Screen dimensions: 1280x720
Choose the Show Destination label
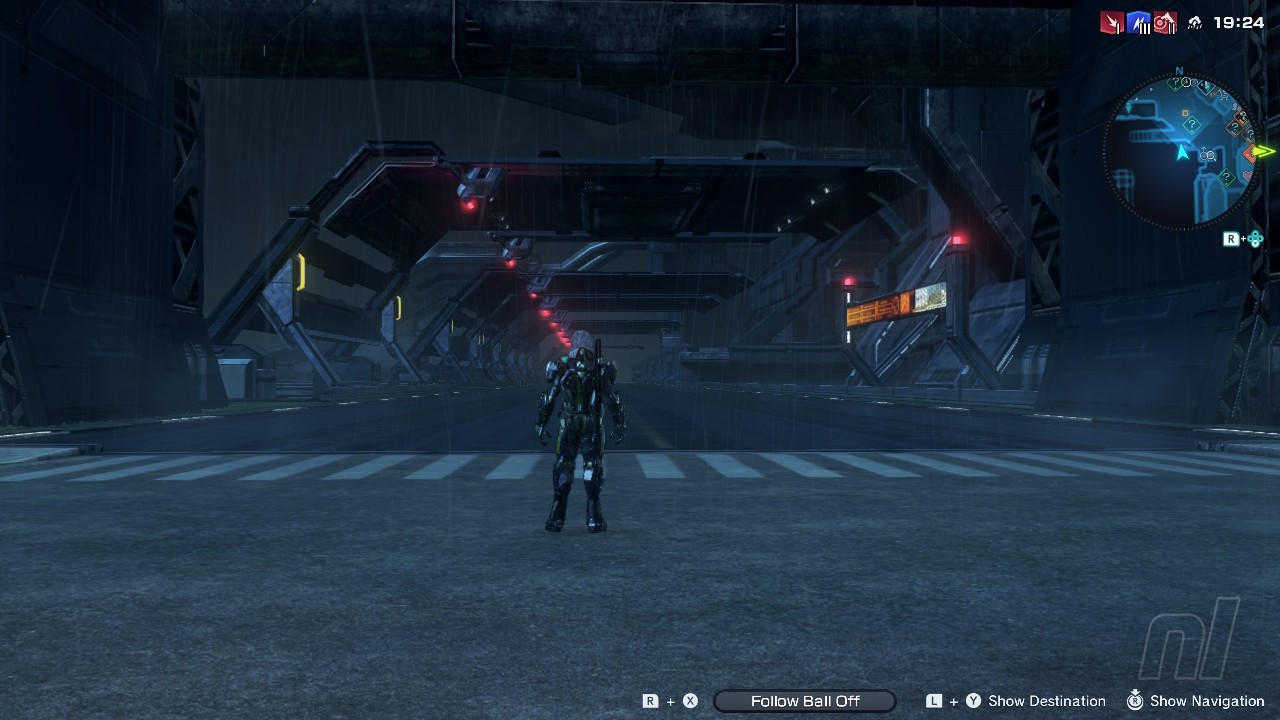pyautogui.click(x=1046, y=701)
